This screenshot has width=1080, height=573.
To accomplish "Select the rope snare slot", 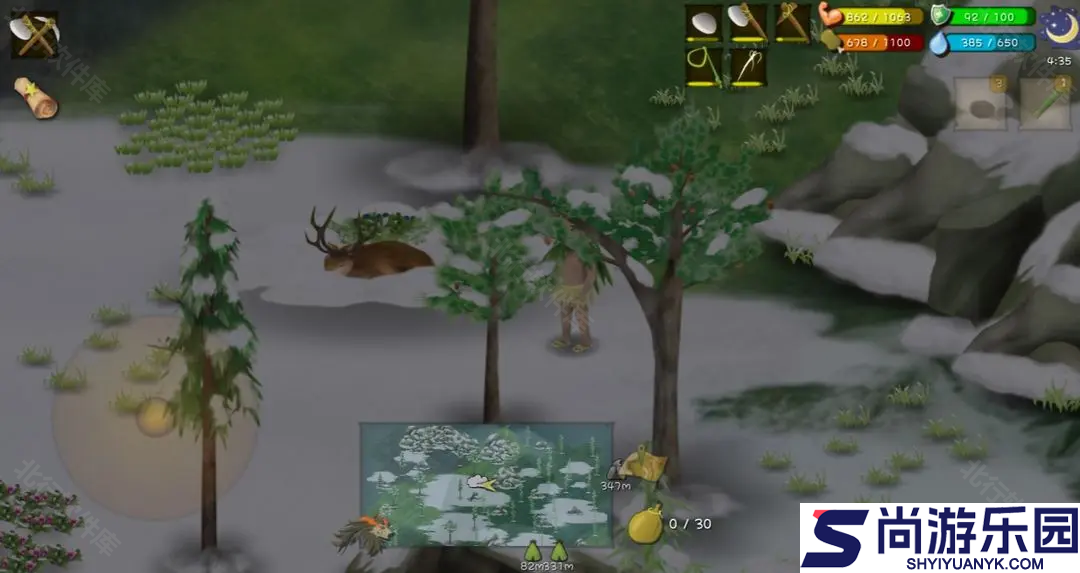I will [703, 67].
